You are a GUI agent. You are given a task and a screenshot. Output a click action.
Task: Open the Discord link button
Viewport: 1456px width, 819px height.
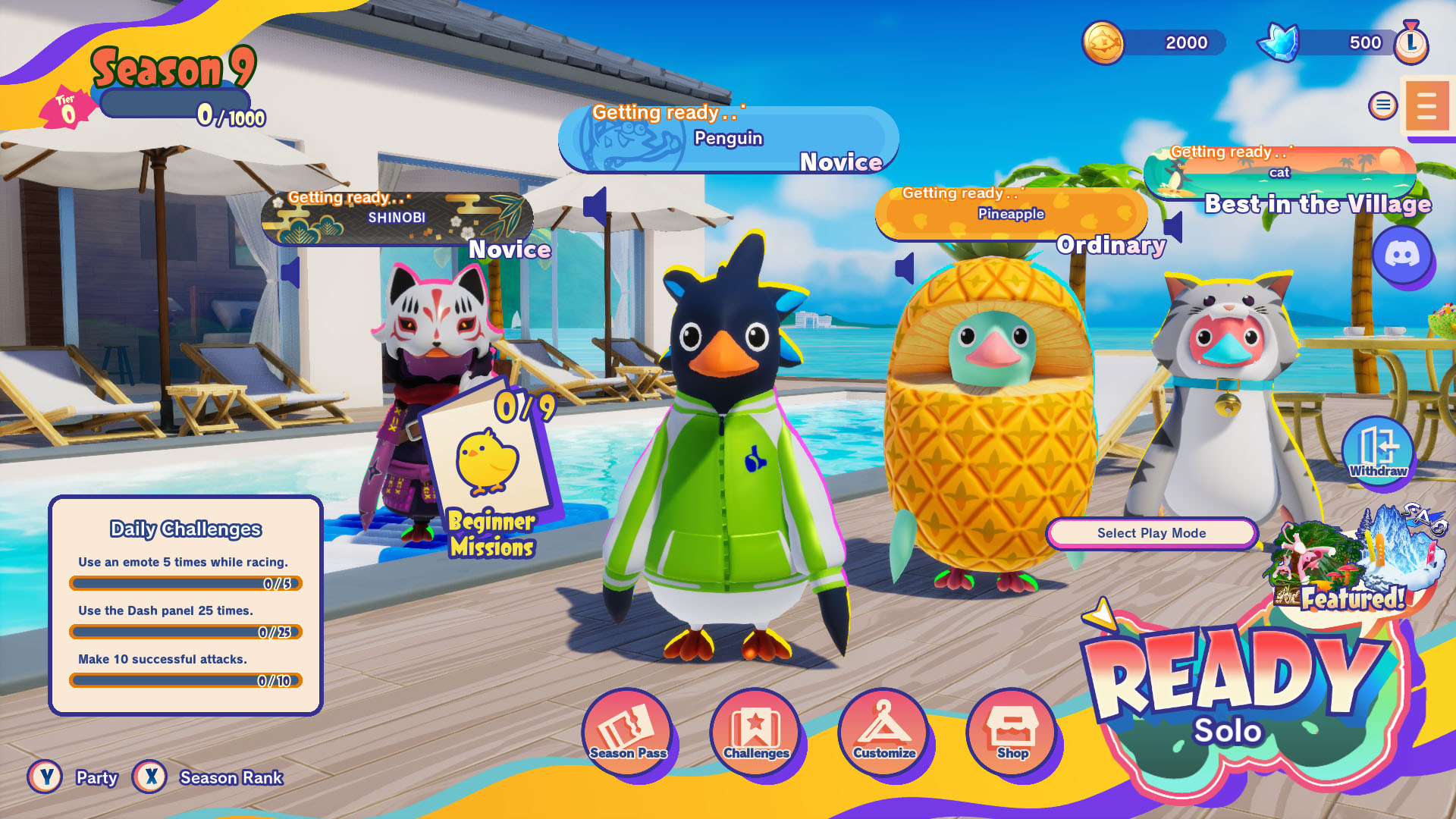coord(1402,255)
